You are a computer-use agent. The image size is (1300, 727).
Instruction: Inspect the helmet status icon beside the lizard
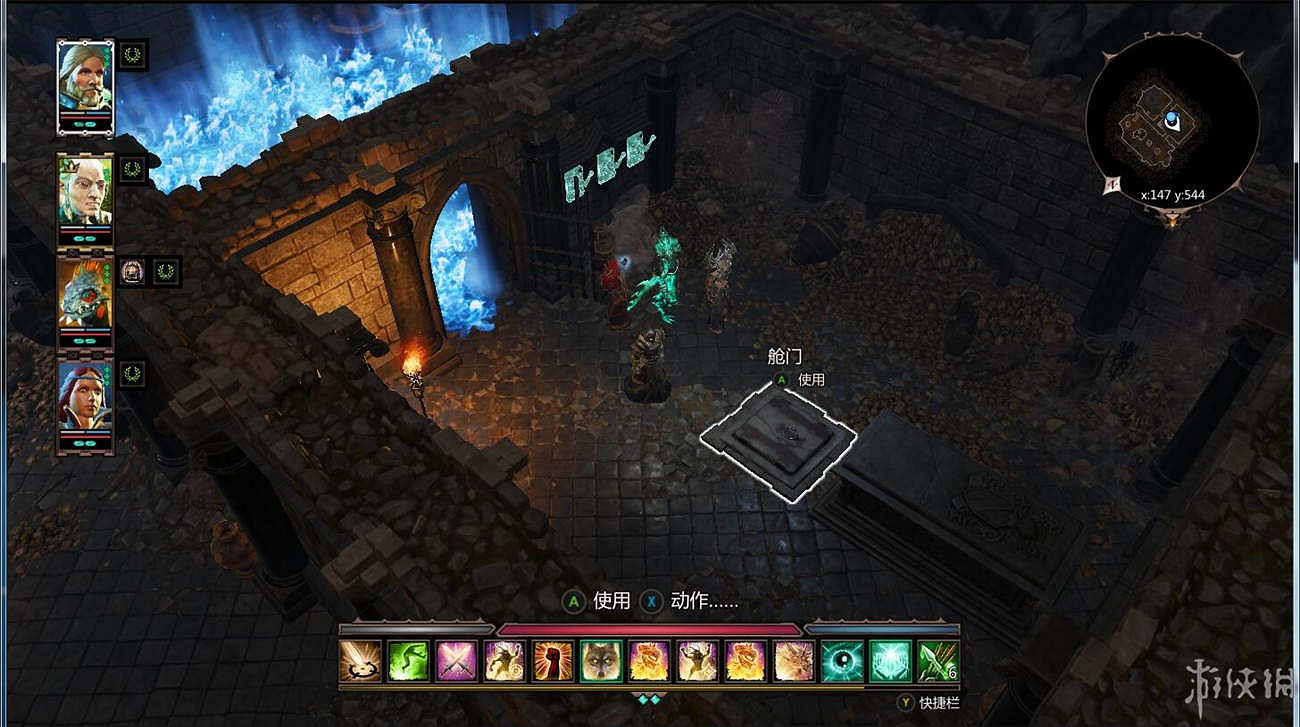(x=133, y=270)
